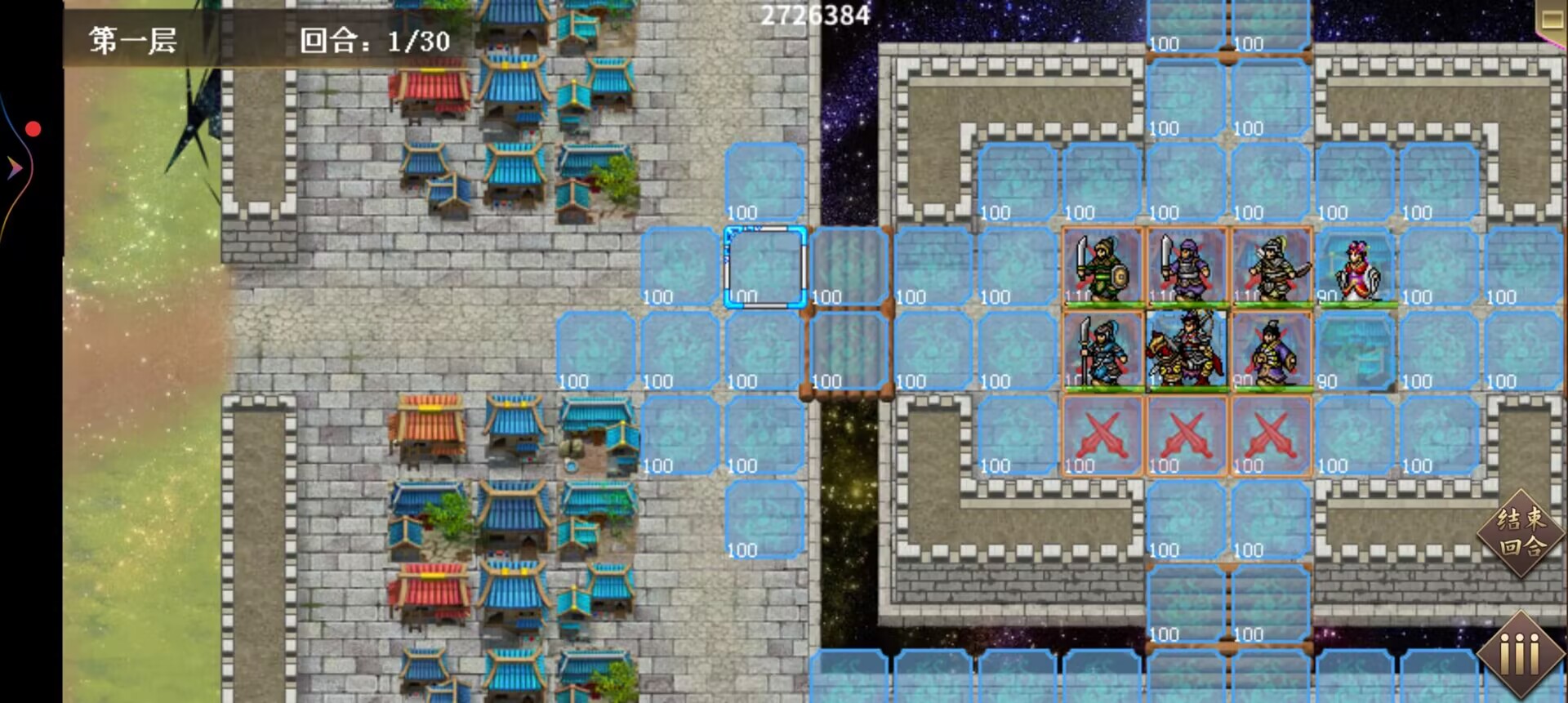Viewport: 1568px width, 703px height.
Task: Choose the archer unit holding a bow
Action: [1271, 267]
